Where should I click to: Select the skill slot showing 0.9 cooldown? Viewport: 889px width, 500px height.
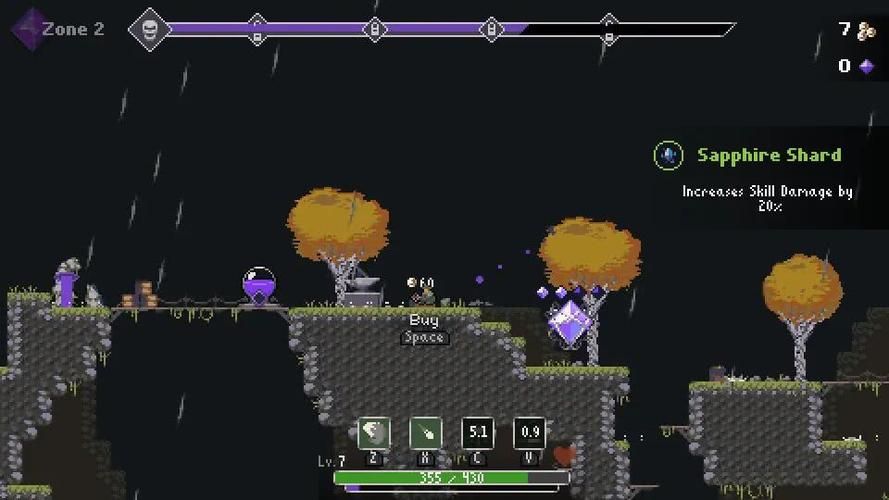[x=530, y=433]
